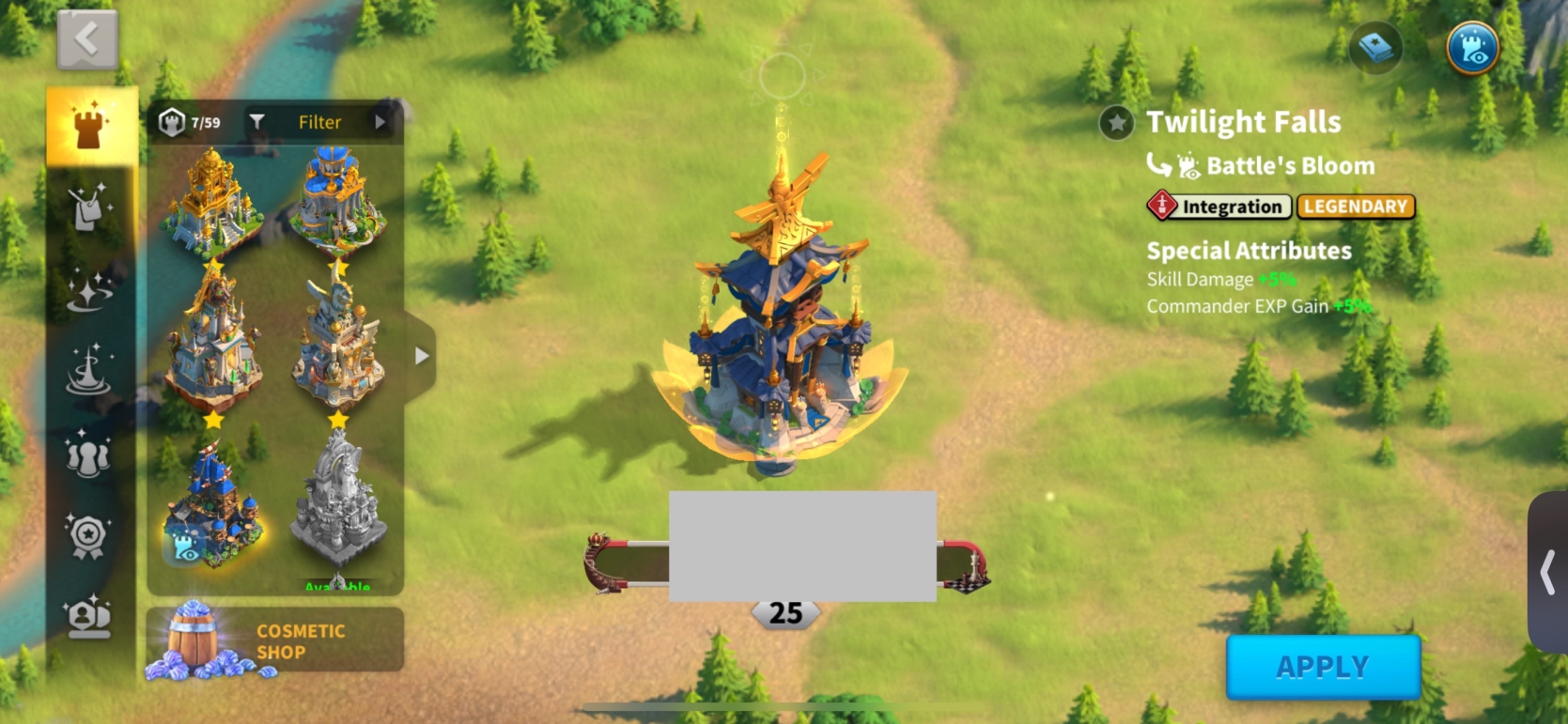Image resolution: width=1568 pixels, height=724 pixels.
Task: Open the blue star book collection
Action: point(1375,48)
